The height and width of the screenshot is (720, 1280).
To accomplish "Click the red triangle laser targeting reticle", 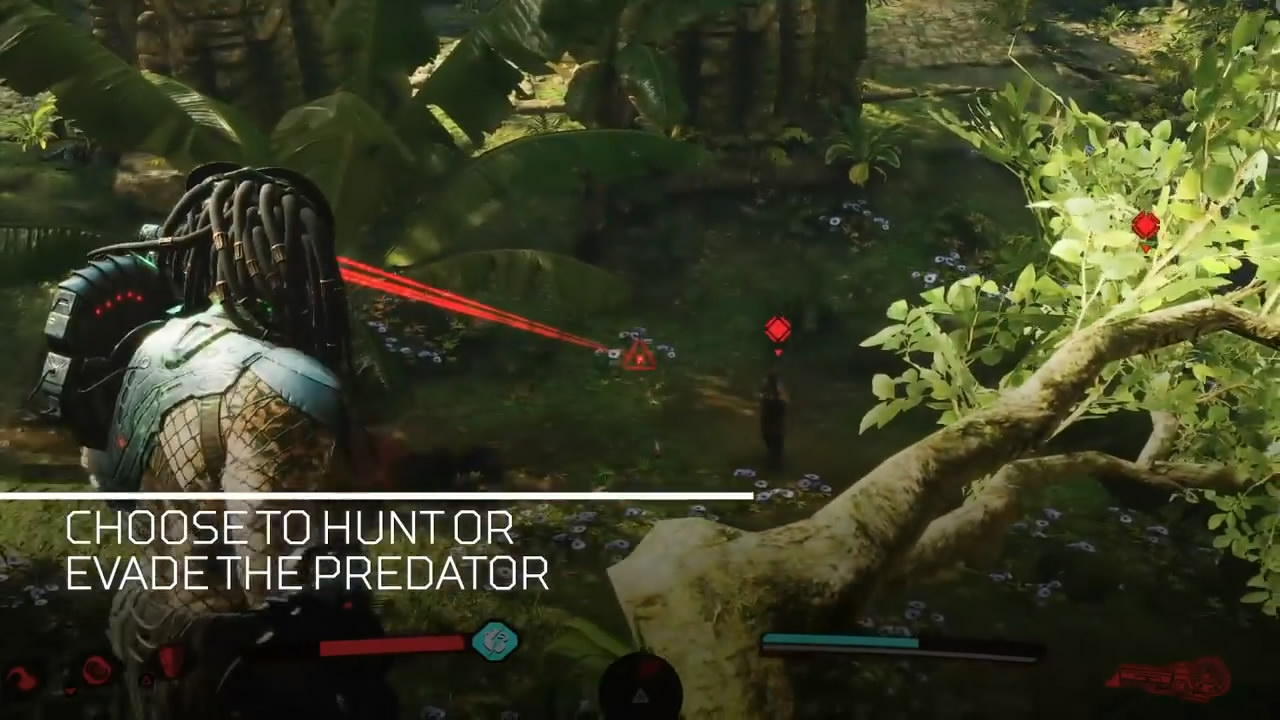I will pyautogui.click(x=639, y=356).
